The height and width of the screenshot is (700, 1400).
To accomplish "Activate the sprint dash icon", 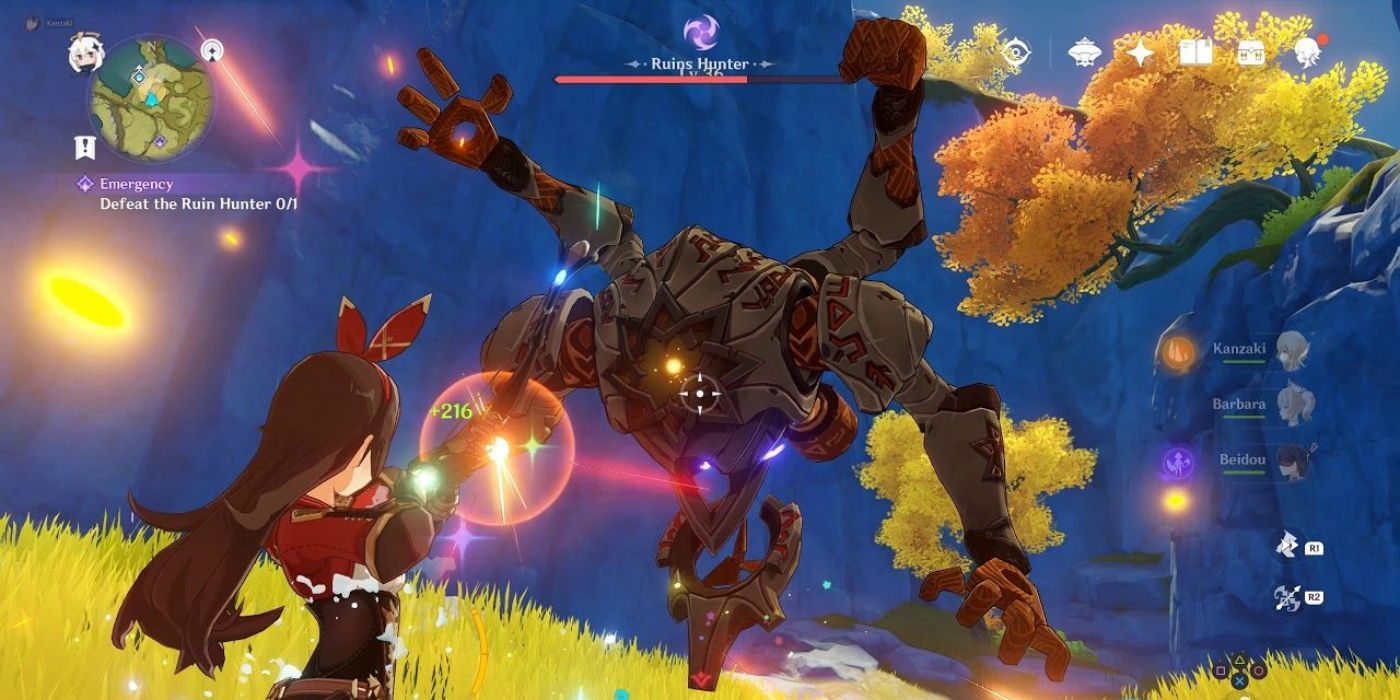I will pos(1287,545).
